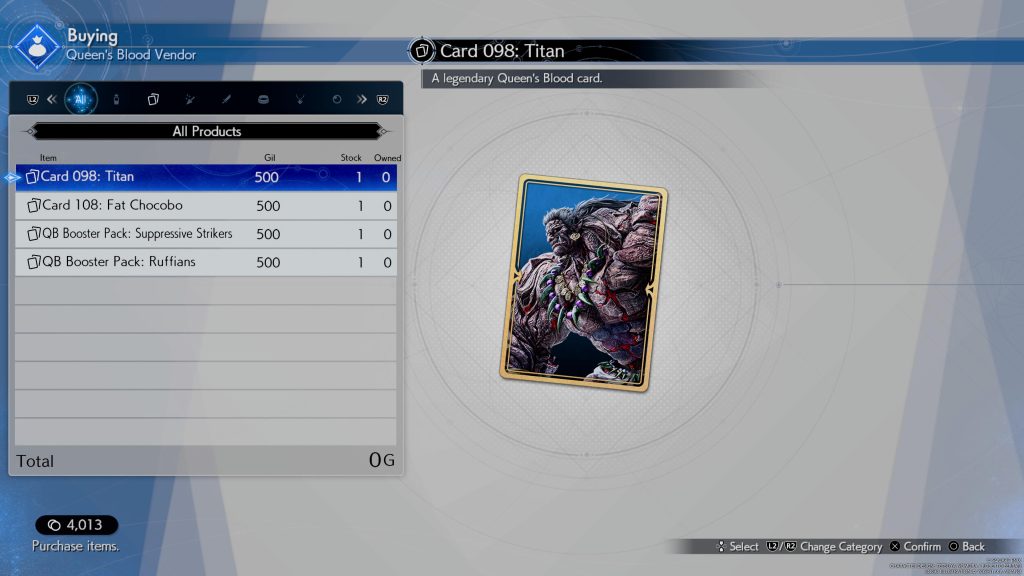1024x576 pixels.
Task: Switch to the necklace accessory category tab
Action: [300, 99]
